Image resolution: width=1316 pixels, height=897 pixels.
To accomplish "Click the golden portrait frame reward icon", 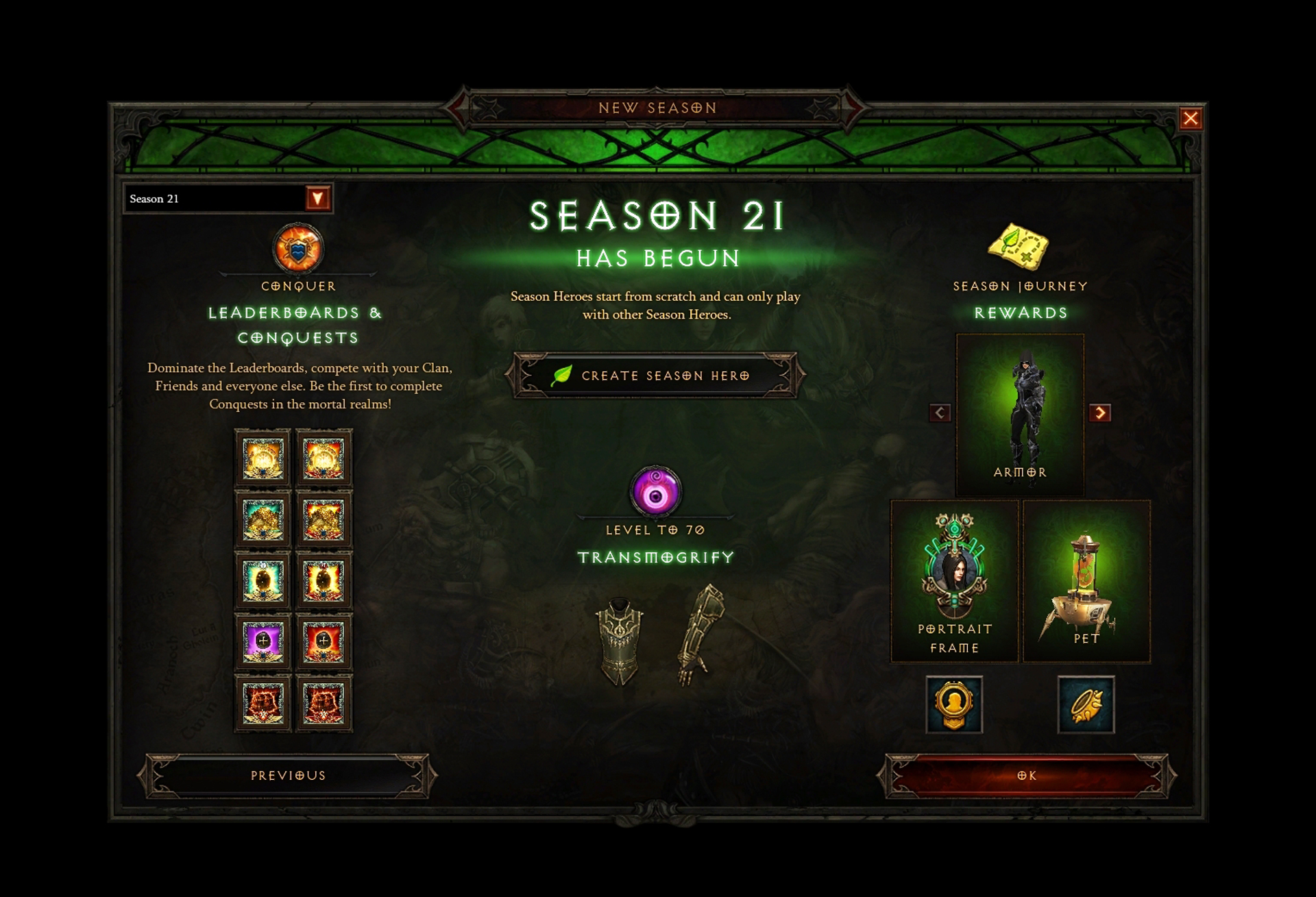I will point(954,704).
